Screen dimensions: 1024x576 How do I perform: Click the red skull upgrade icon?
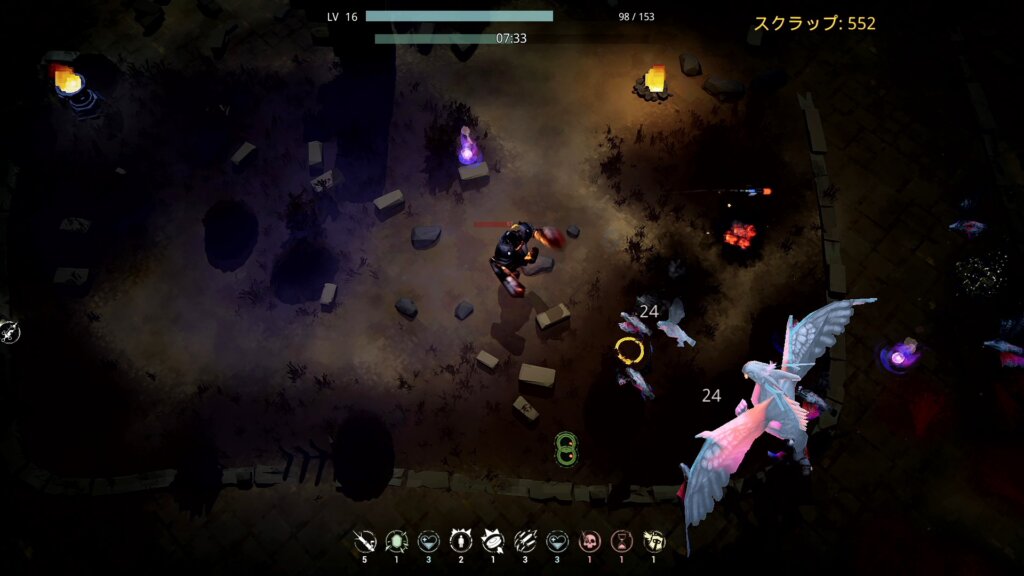(x=590, y=542)
